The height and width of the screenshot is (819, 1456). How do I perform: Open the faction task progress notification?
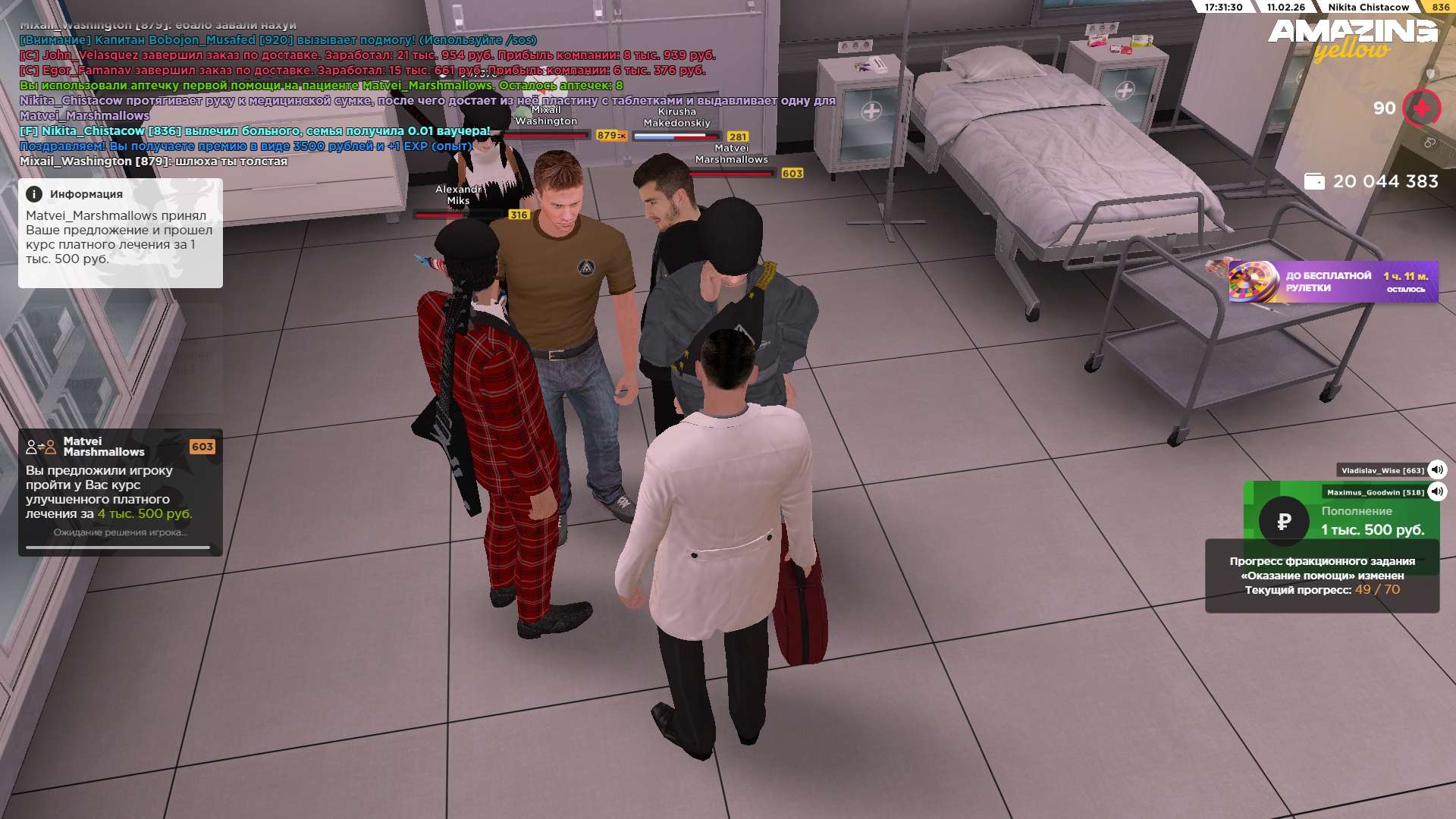pos(1322,576)
